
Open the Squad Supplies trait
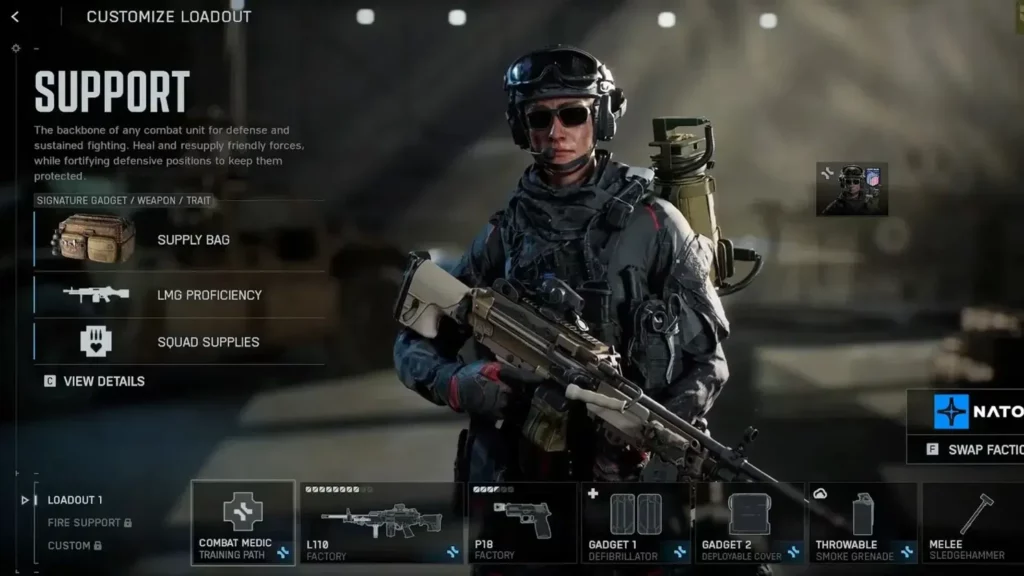pyautogui.click(x=180, y=342)
